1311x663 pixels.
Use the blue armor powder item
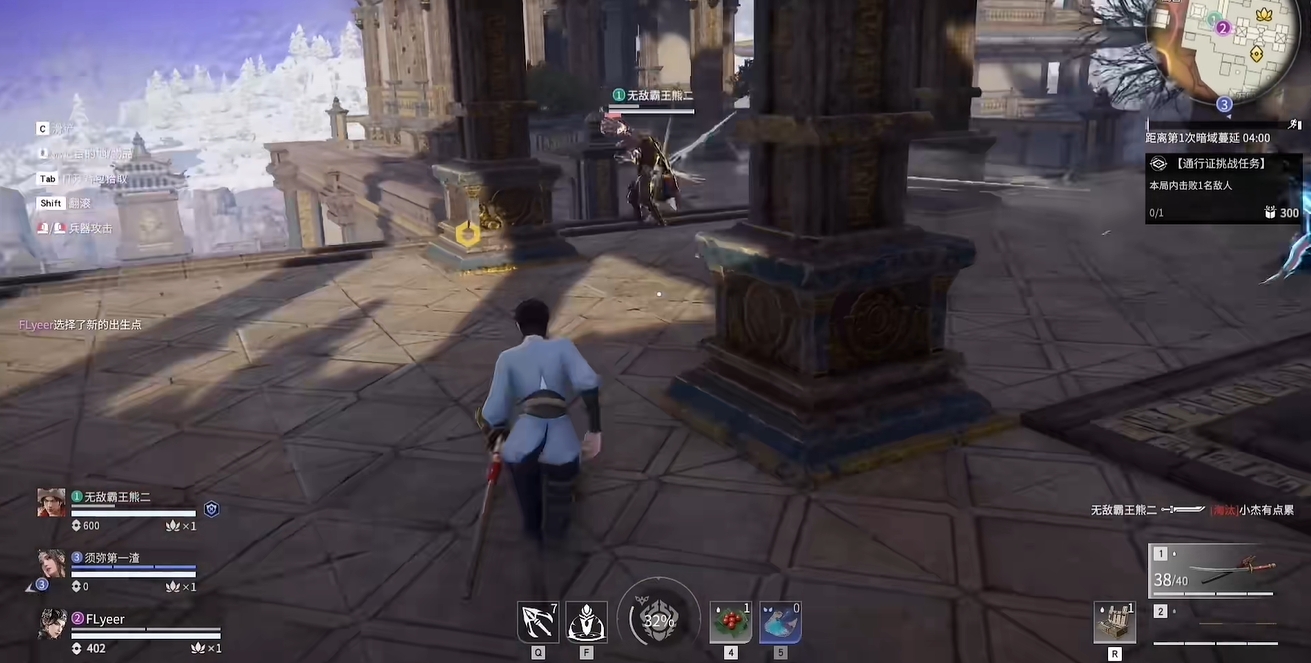[780, 622]
